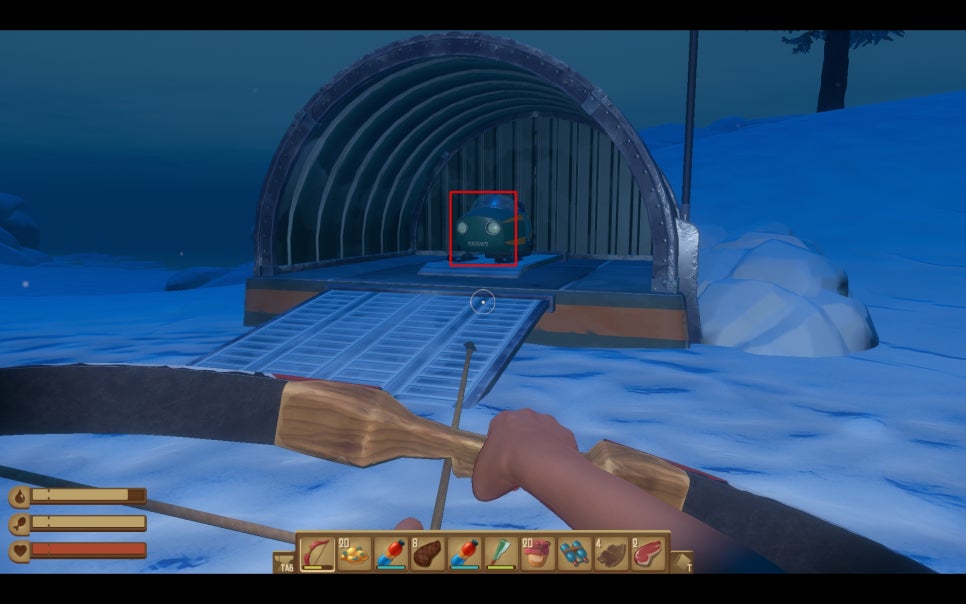The image size is (966, 604).
Task: Select the bow in the hotbar
Action: 318,552
